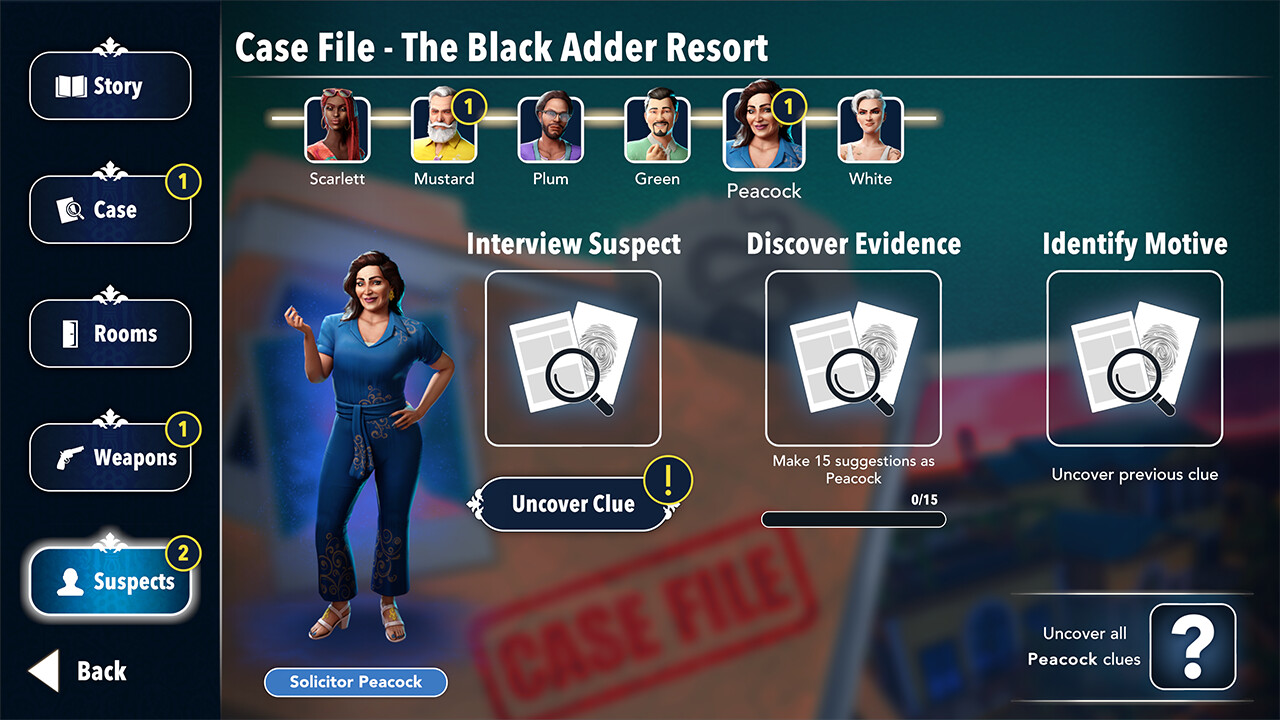The height and width of the screenshot is (720, 1280).
Task: Open the Rooms section
Action: (110, 334)
